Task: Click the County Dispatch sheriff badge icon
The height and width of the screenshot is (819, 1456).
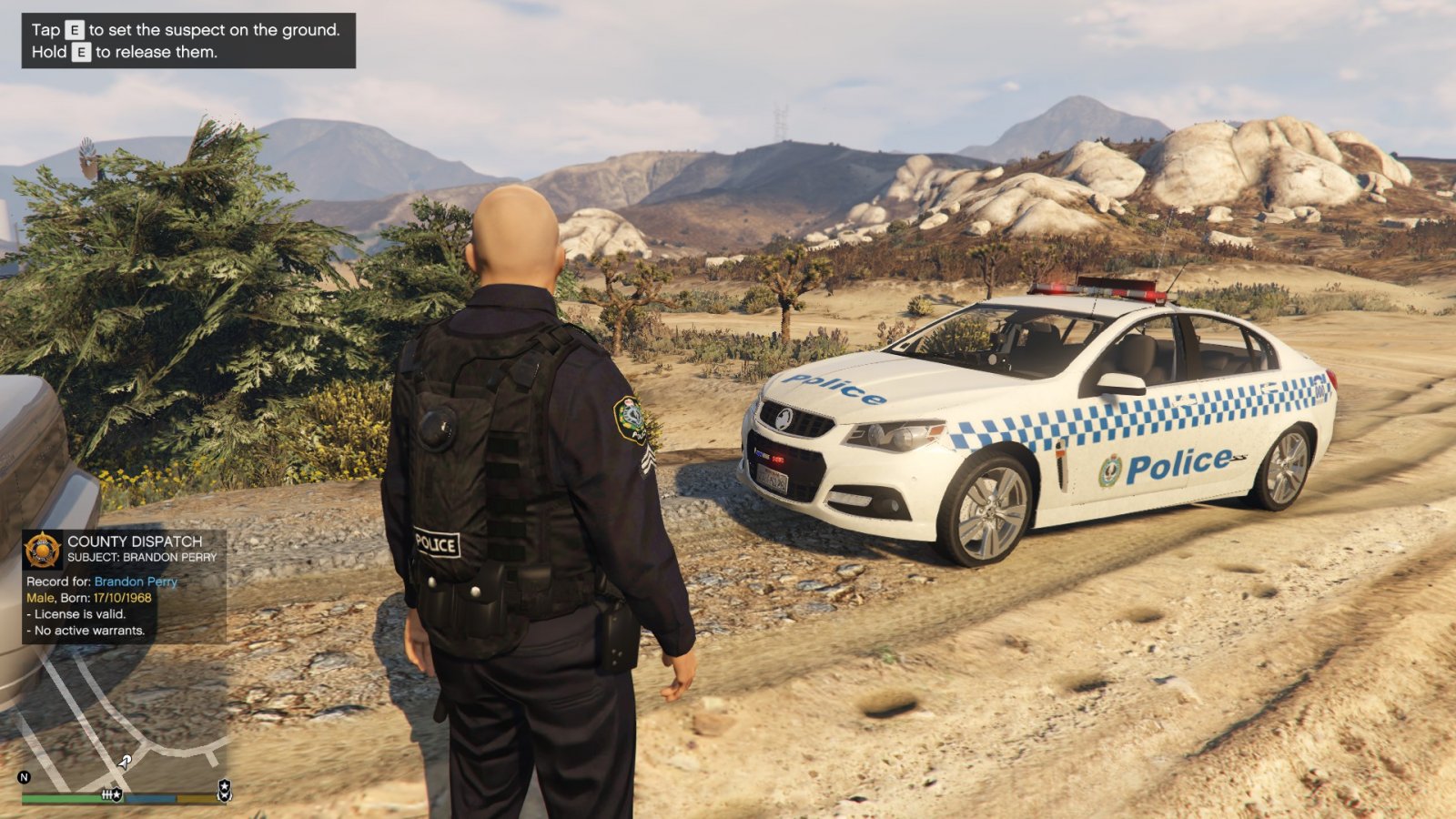Action: click(43, 550)
